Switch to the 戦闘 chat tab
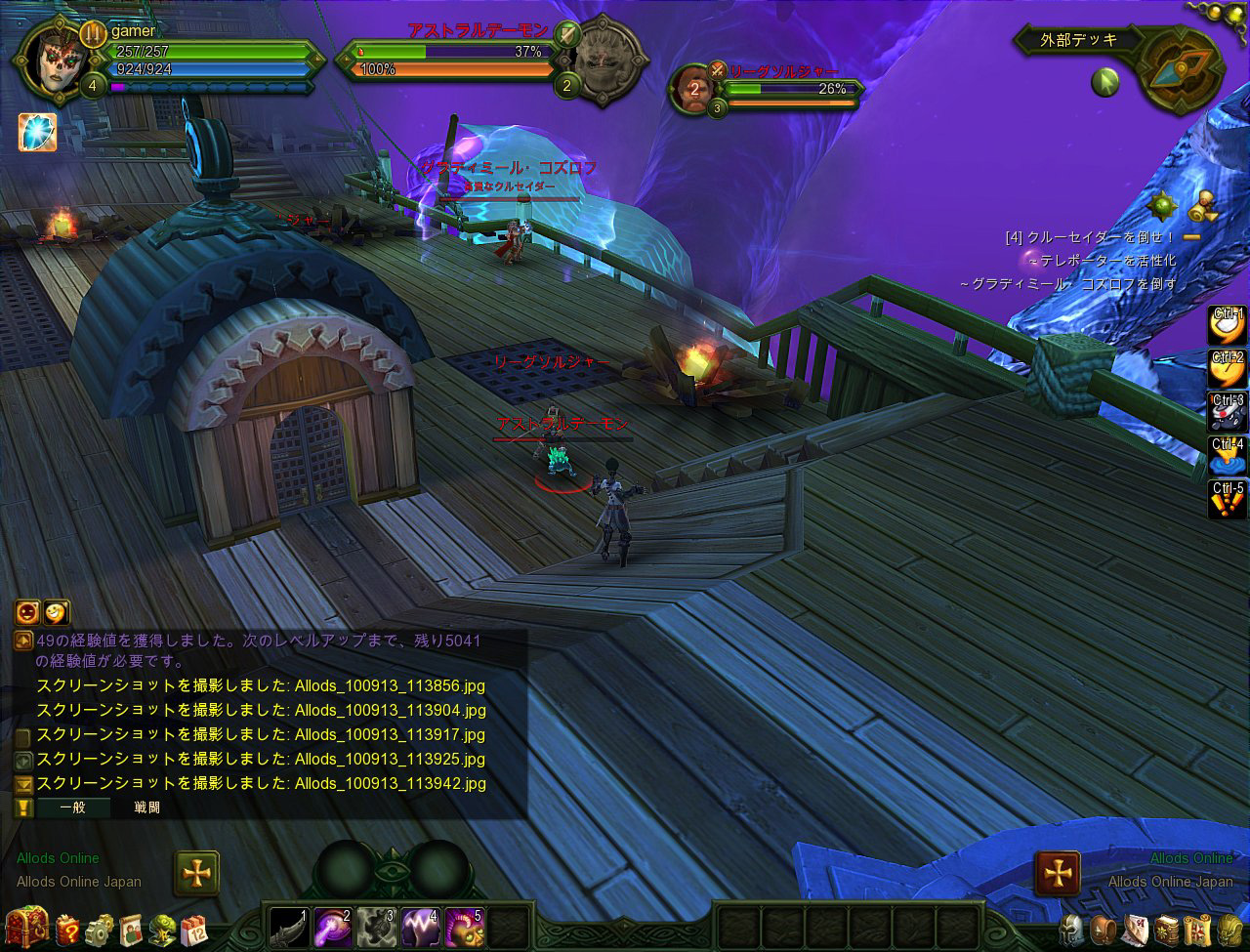The height and width of the screenshot is (952, 1250). pyautogui.click(x=147, y=807)
